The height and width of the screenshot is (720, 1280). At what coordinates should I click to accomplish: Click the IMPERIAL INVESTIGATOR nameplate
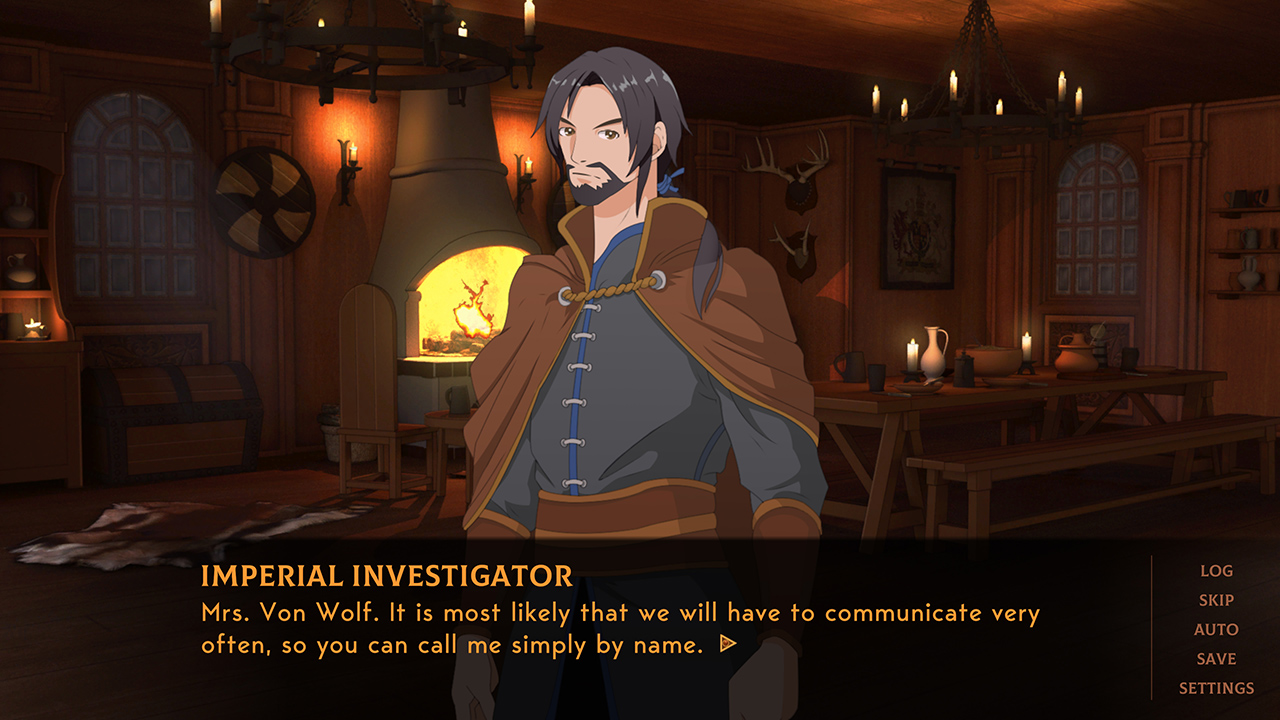point(386,576)
